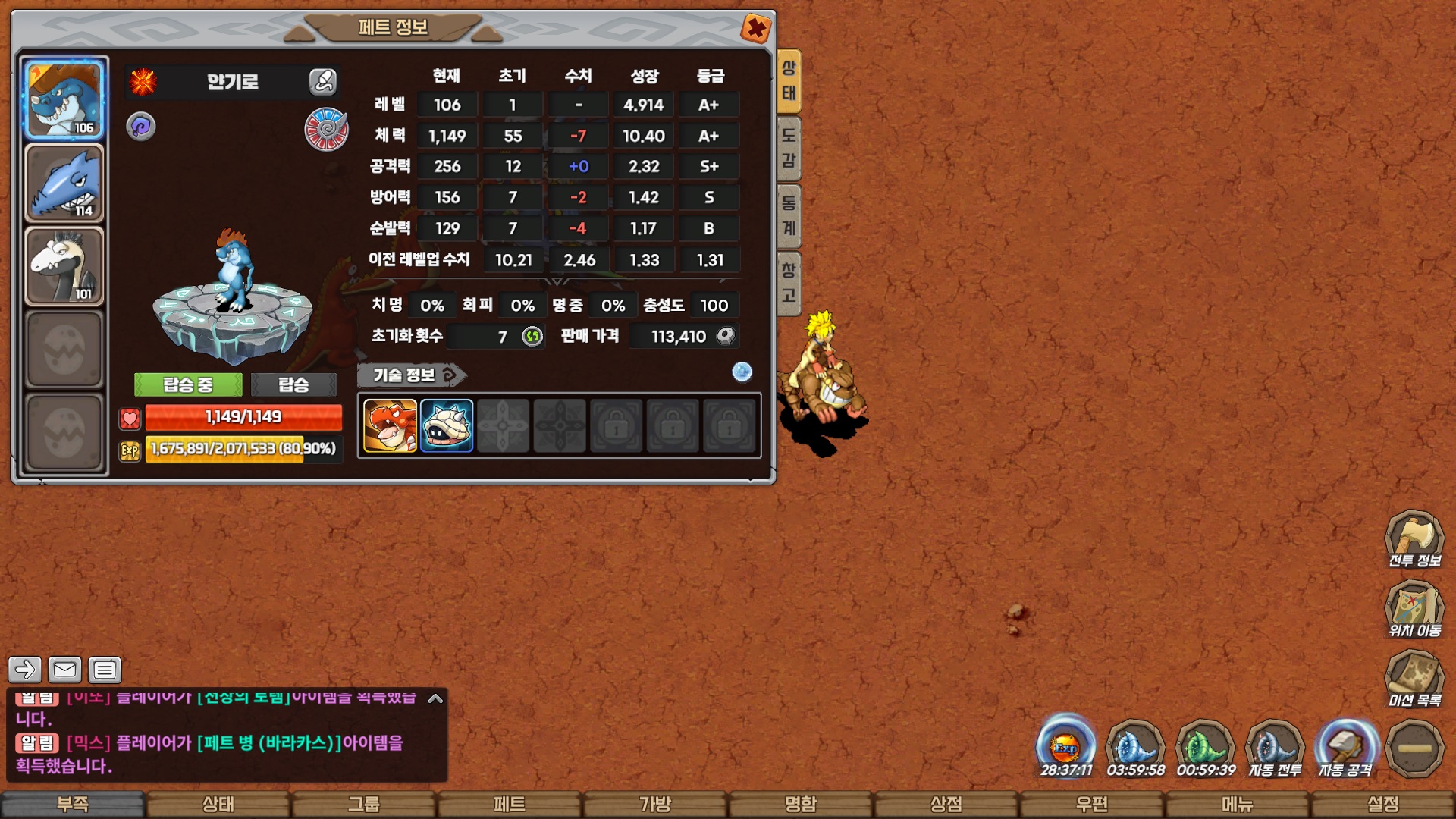Click the green reset count icon

click(532, 336)
